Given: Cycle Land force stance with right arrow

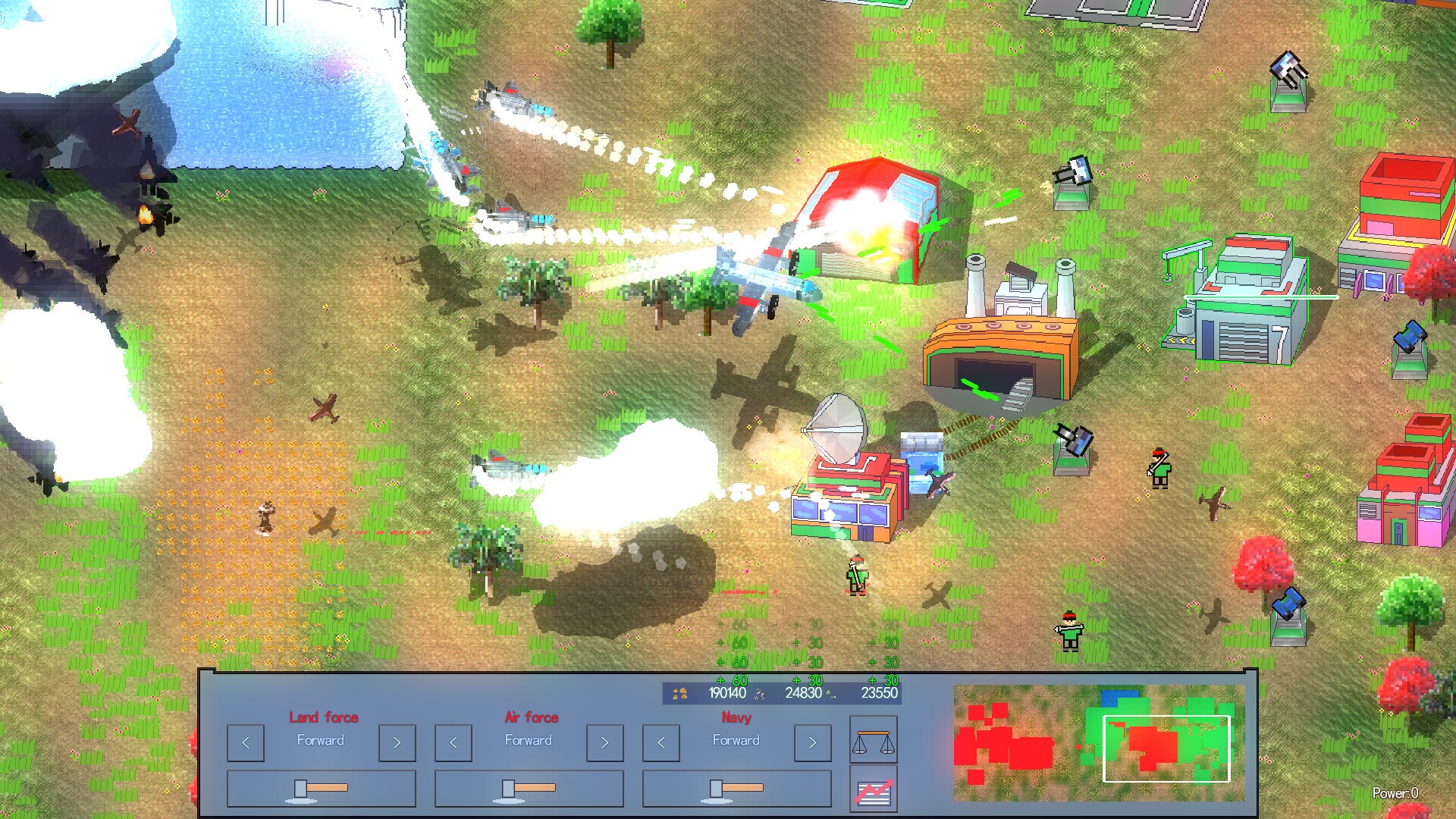Looking at the screenshot, I should point(397,742).
